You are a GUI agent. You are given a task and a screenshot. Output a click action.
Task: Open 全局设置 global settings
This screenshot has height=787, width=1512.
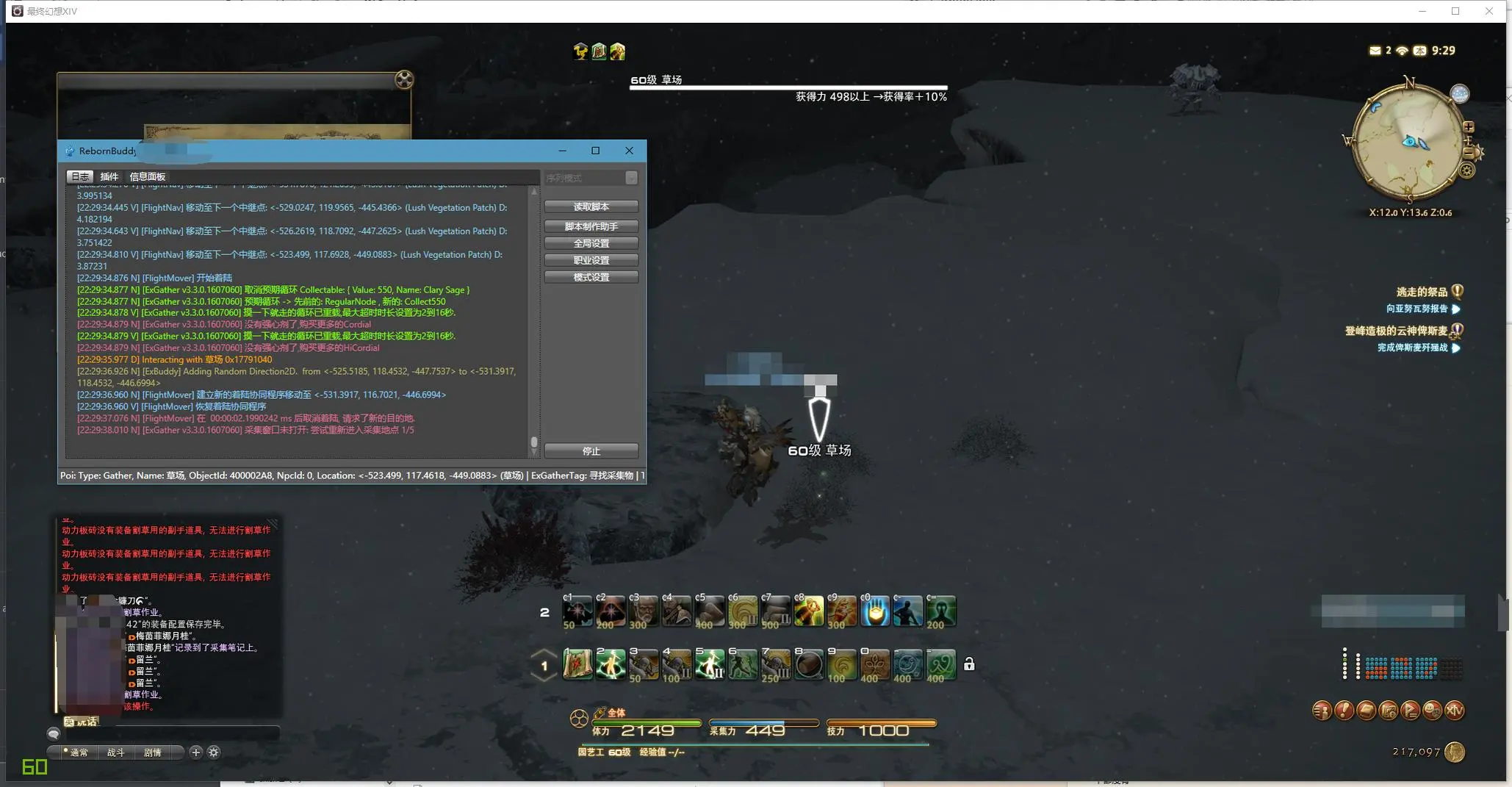(x=591, y=243)
